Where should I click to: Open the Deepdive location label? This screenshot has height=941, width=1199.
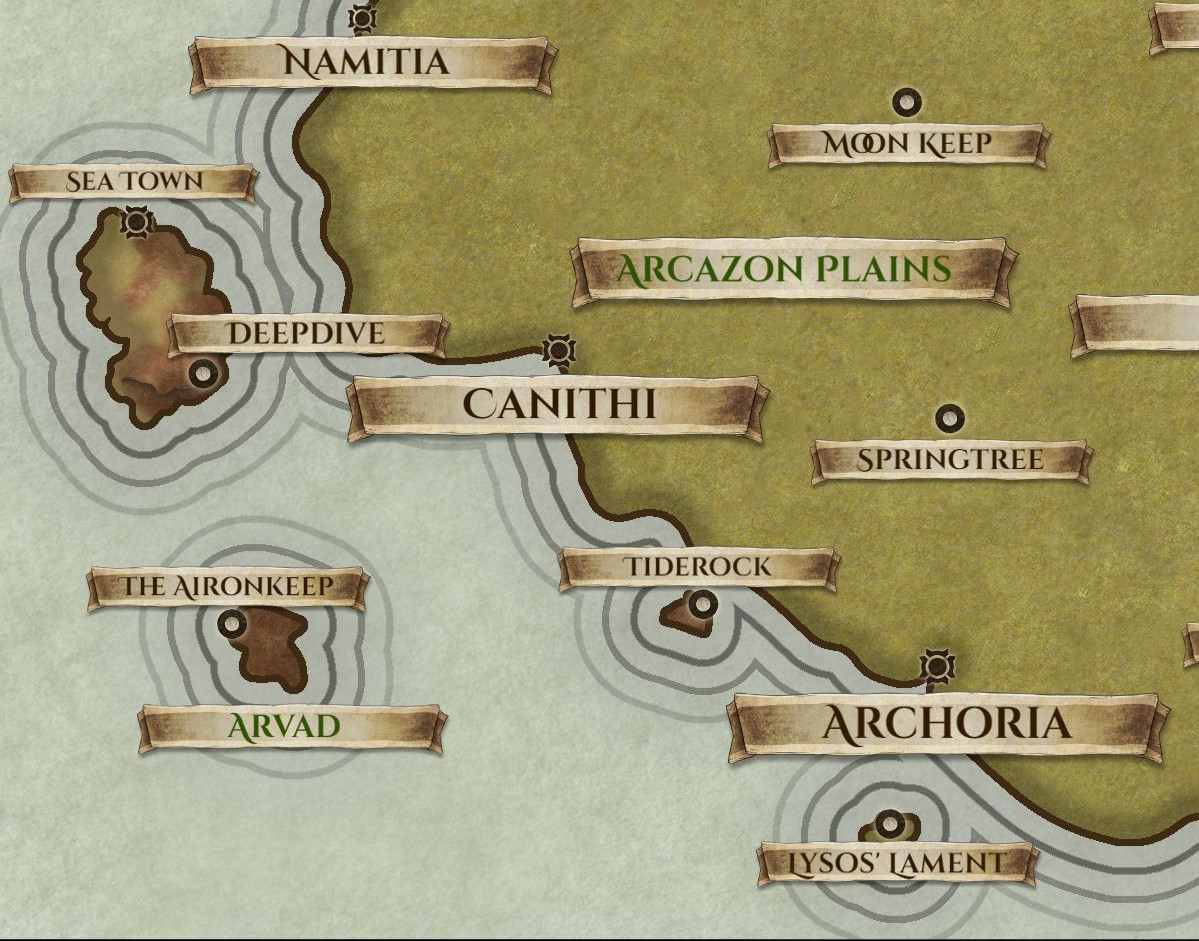pos(306,334)
